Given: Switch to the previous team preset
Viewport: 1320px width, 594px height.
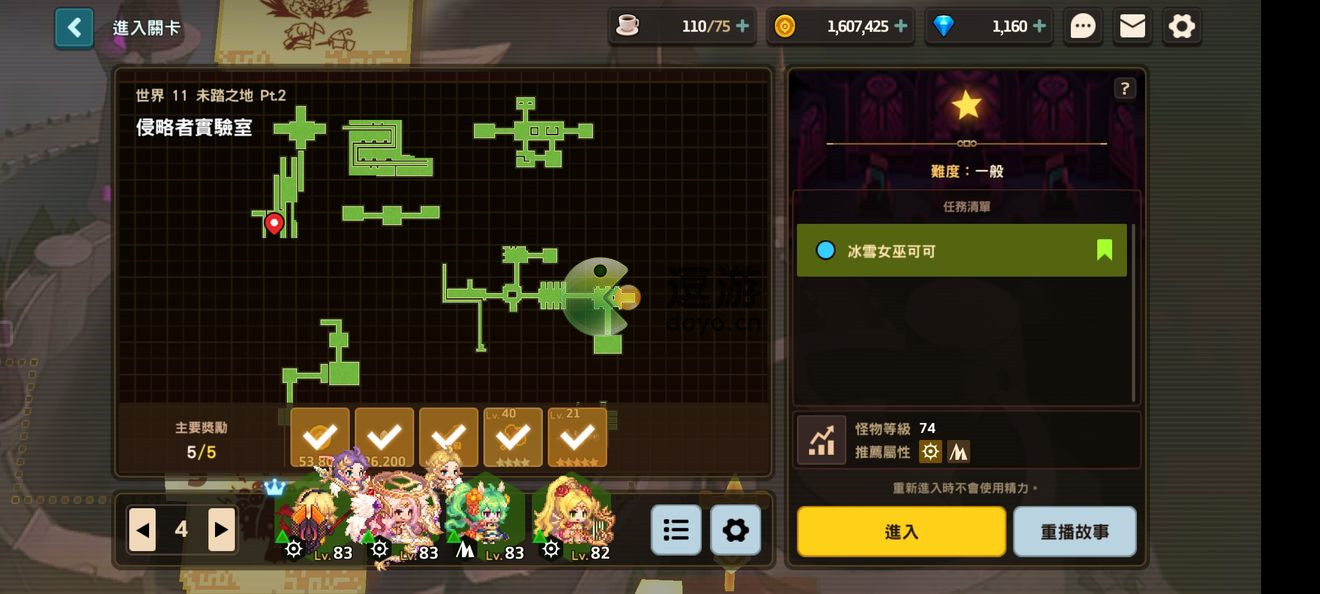Looking at the screenshot, I should pyautogui.click(x=142, y=530).
